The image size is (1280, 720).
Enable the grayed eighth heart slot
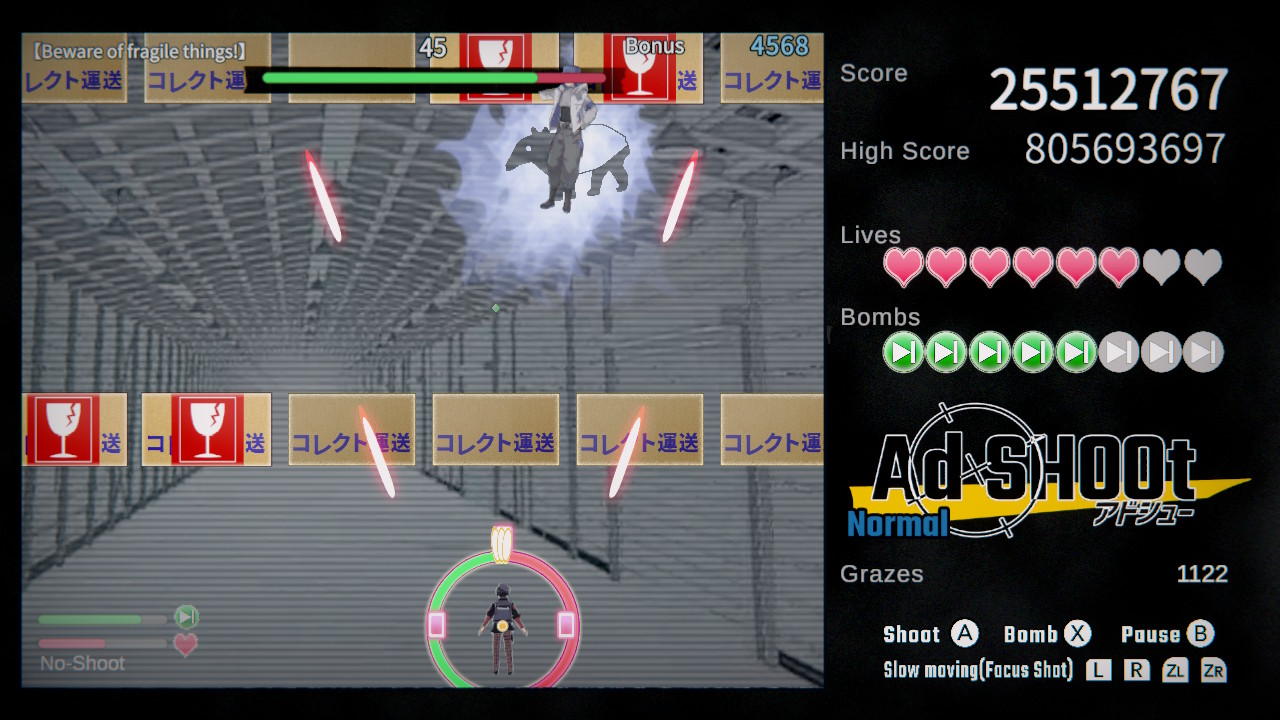tap(1205, 267)
